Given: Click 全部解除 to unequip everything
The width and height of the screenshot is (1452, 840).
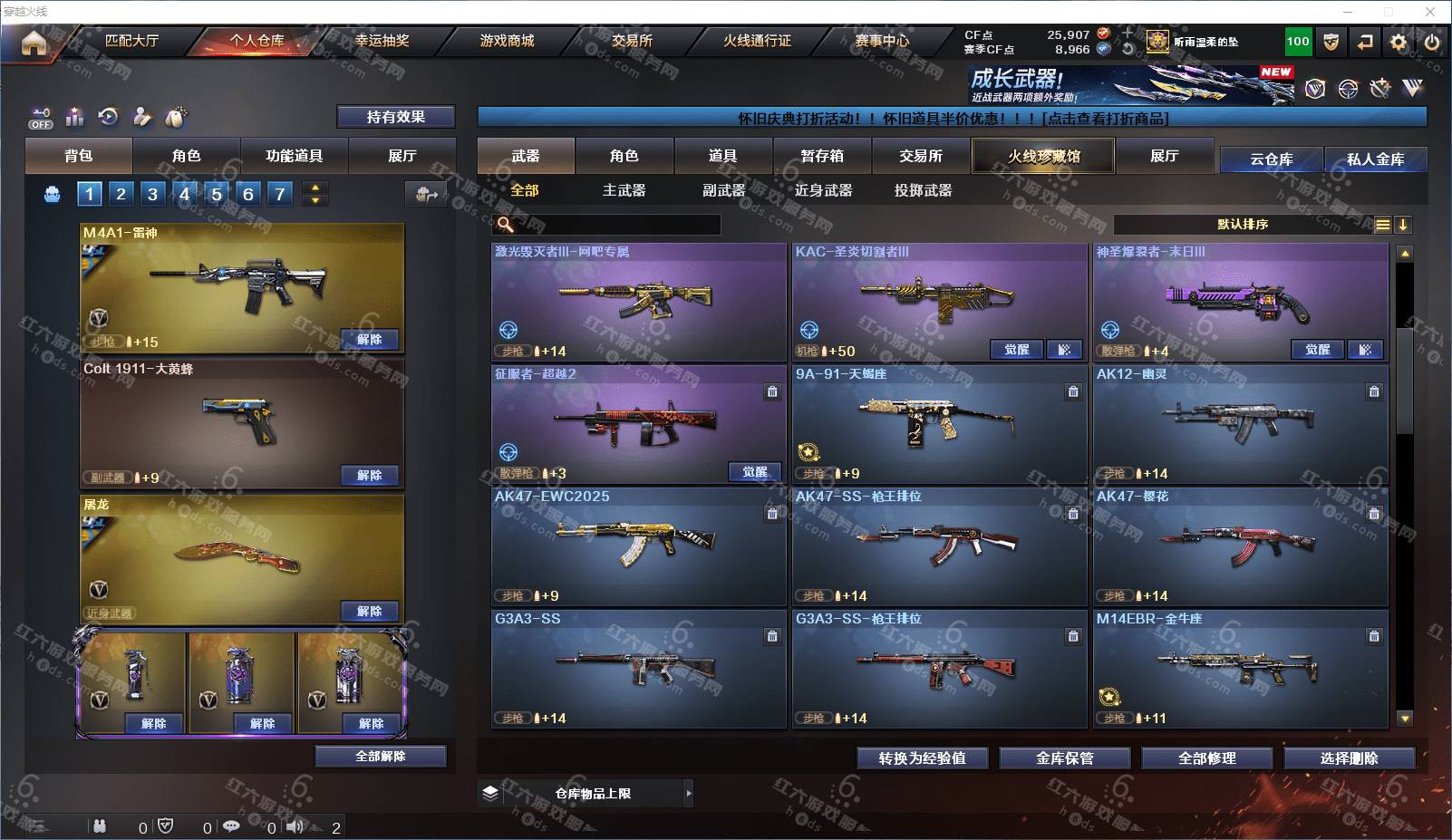Looking at the screenshot, I should 380,757.
